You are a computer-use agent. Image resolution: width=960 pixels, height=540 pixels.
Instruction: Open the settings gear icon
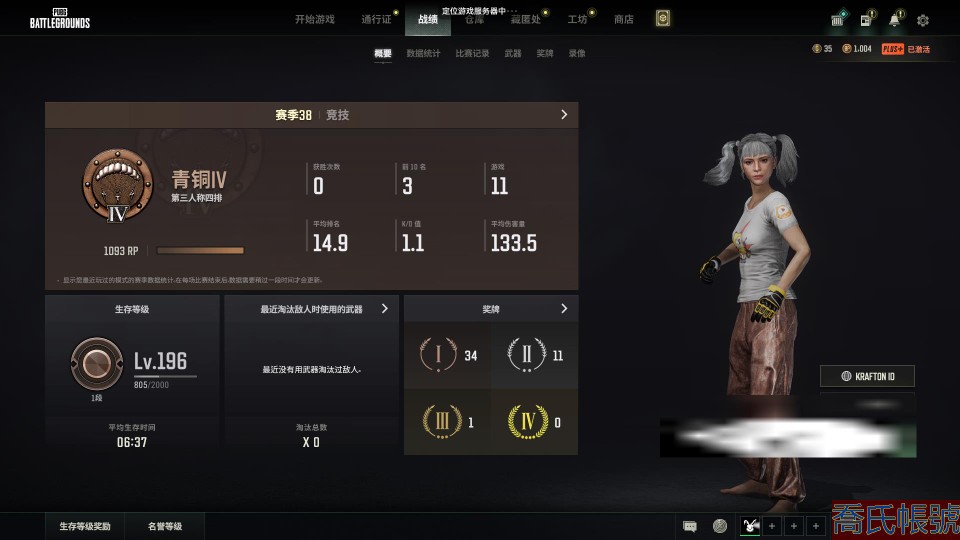click(923, 20)
